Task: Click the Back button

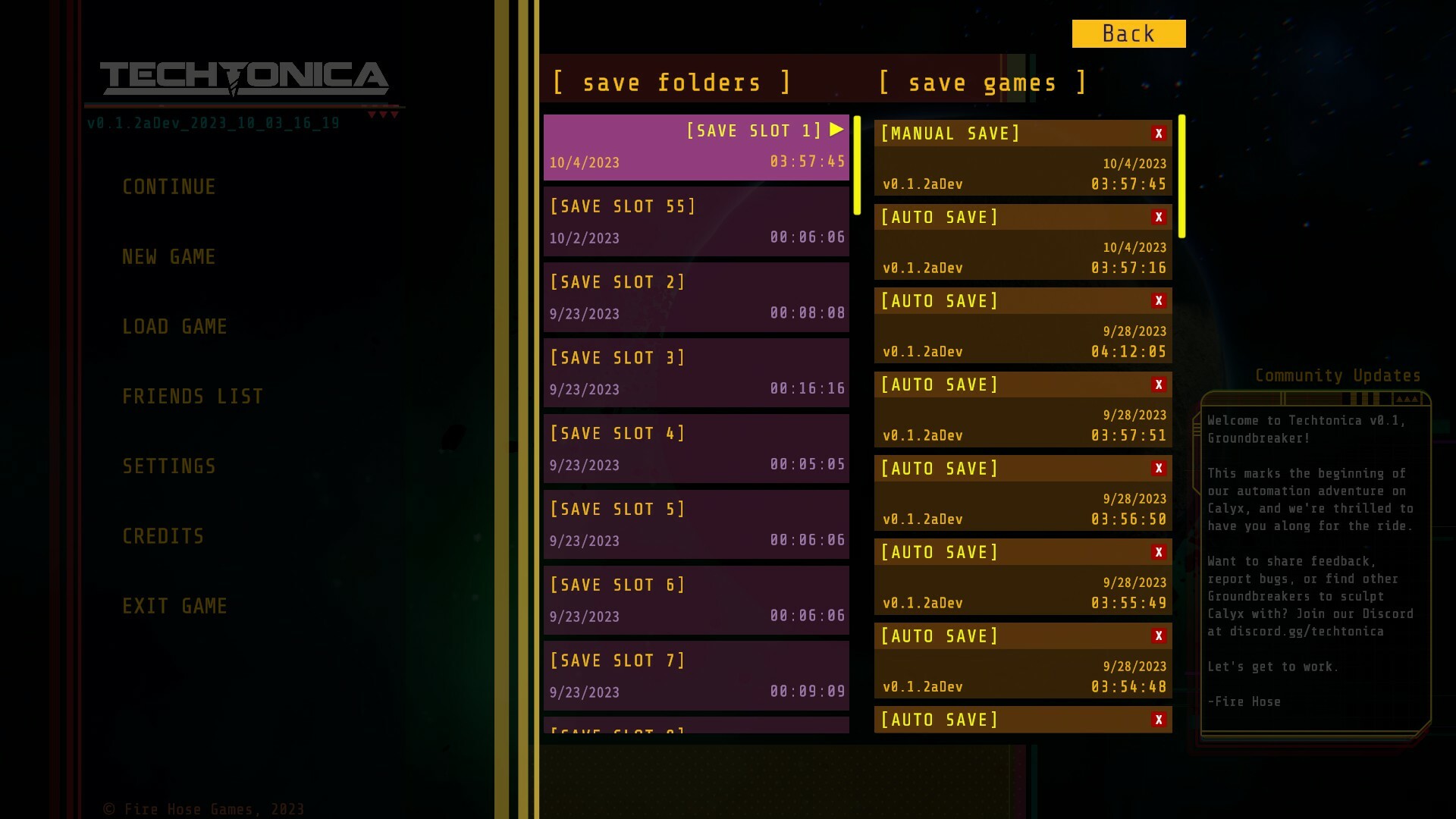Action: pos(1128,33)
